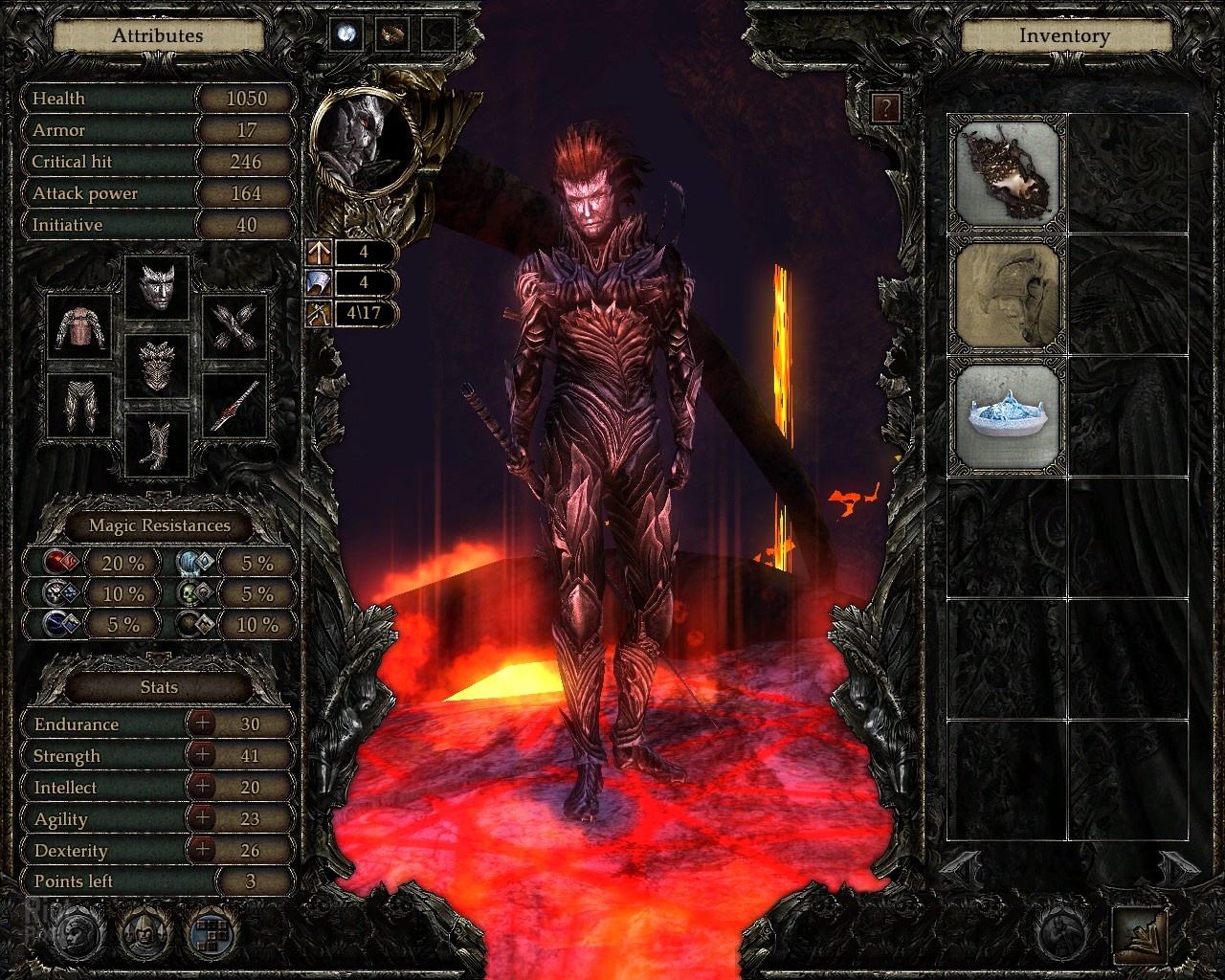Click the exit arrow button
Viewport: 1225px width, 980px height.
1141,935
